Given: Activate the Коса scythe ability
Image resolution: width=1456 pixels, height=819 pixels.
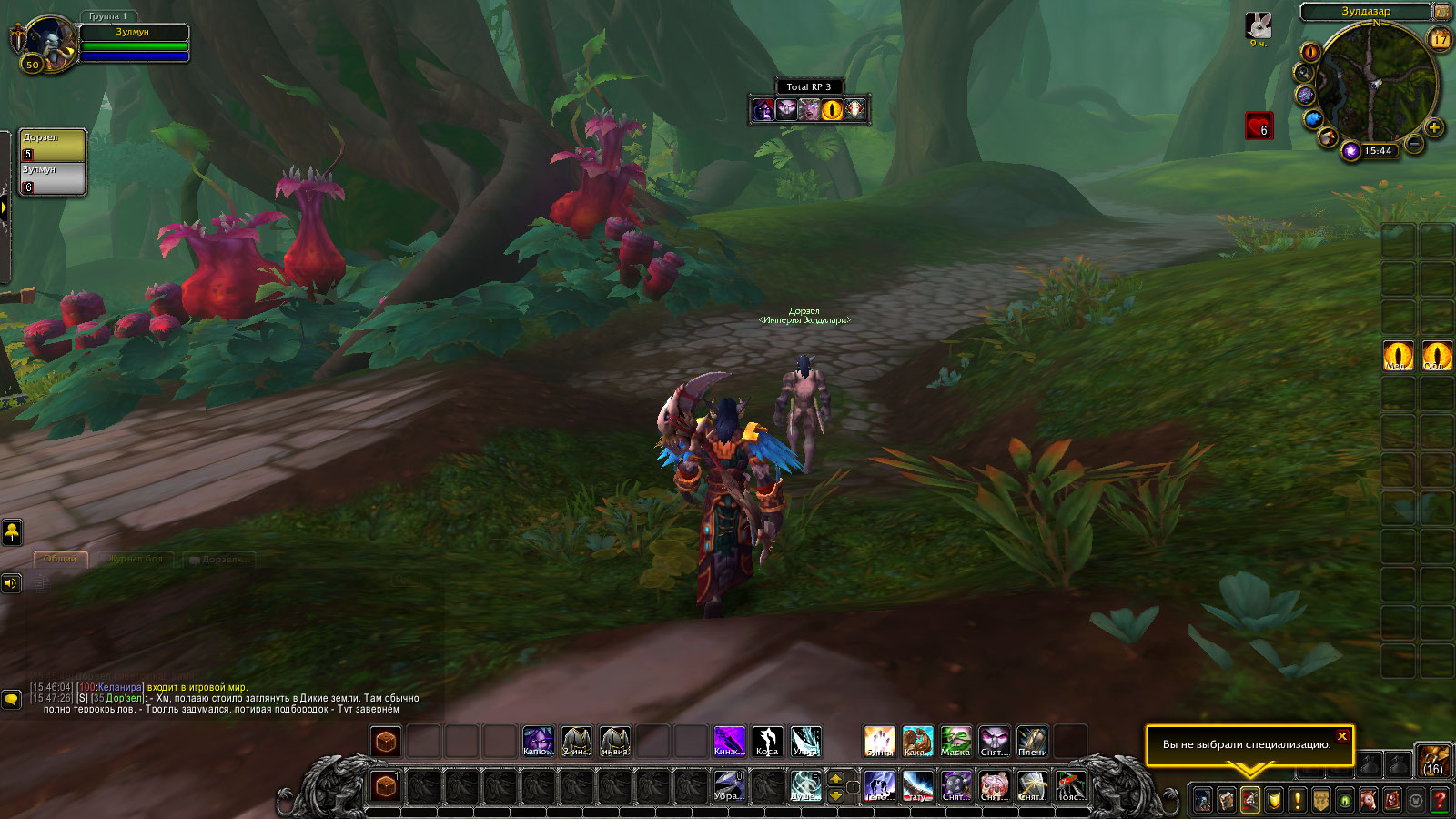Looking at the screenshot, I should (767, 742).
